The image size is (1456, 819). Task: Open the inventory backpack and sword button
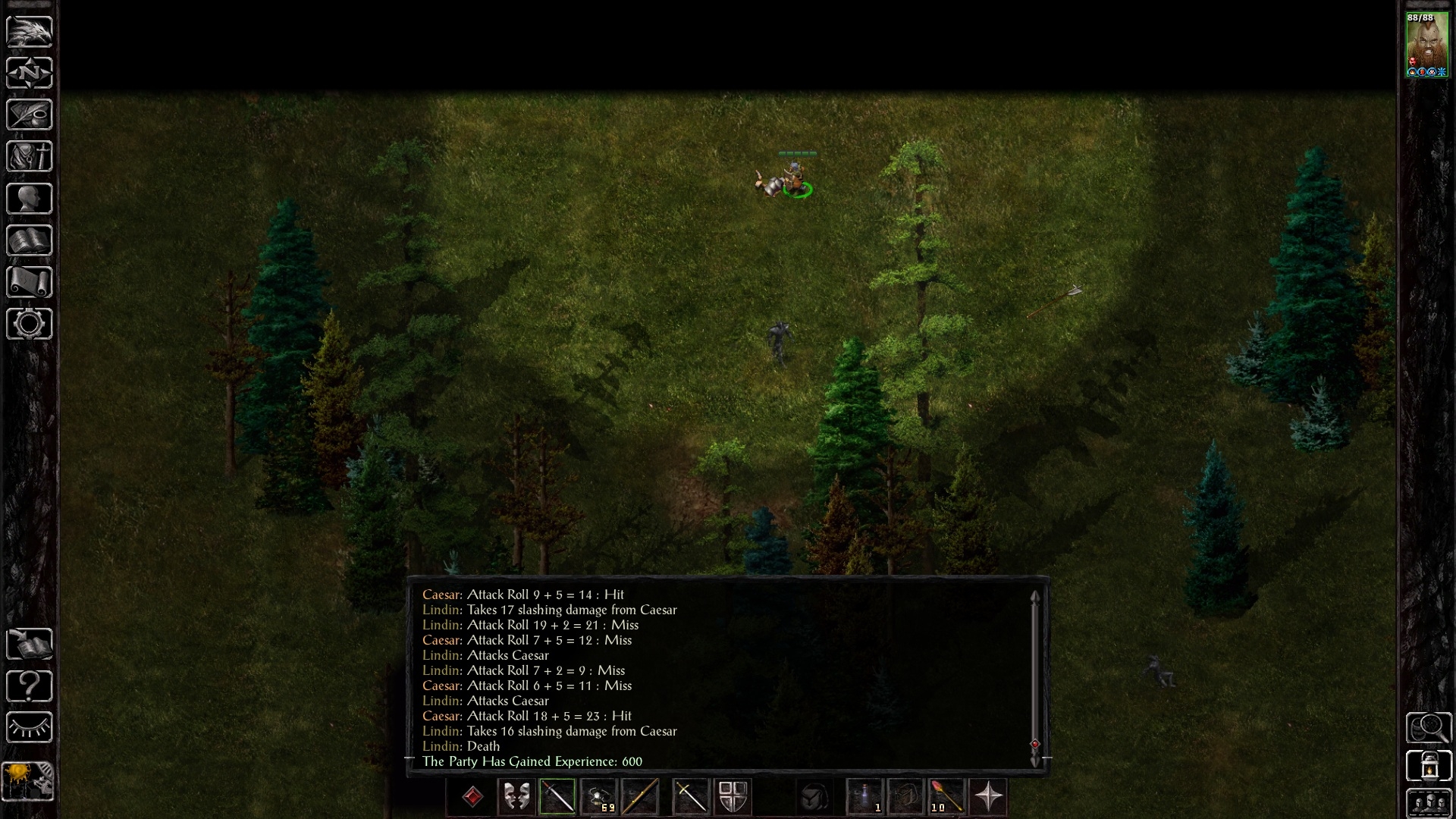pos(30,157)
